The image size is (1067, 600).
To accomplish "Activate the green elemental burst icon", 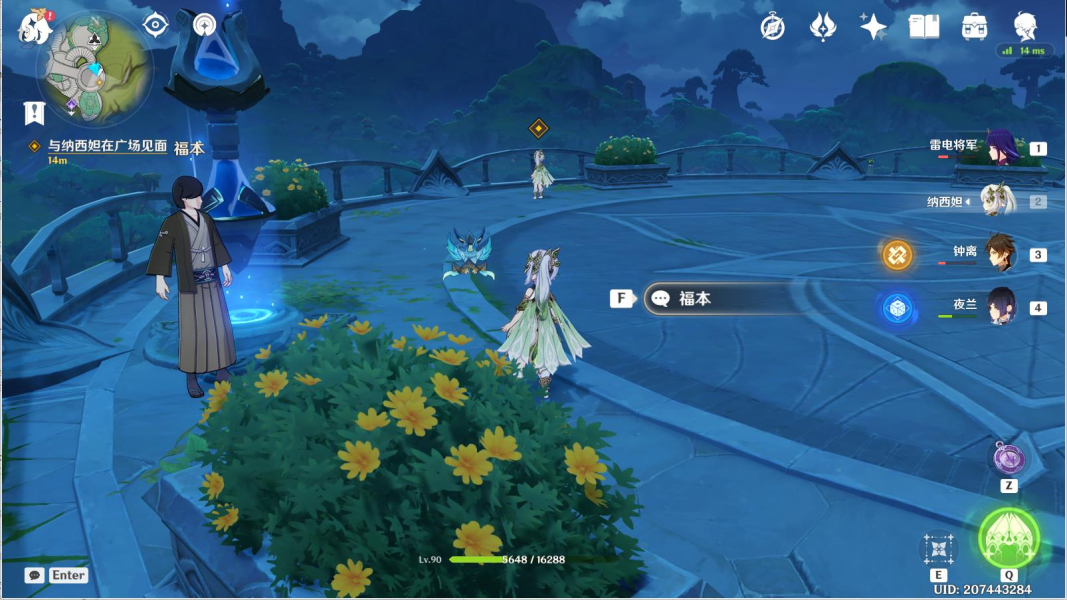I will coord(1008,538).
